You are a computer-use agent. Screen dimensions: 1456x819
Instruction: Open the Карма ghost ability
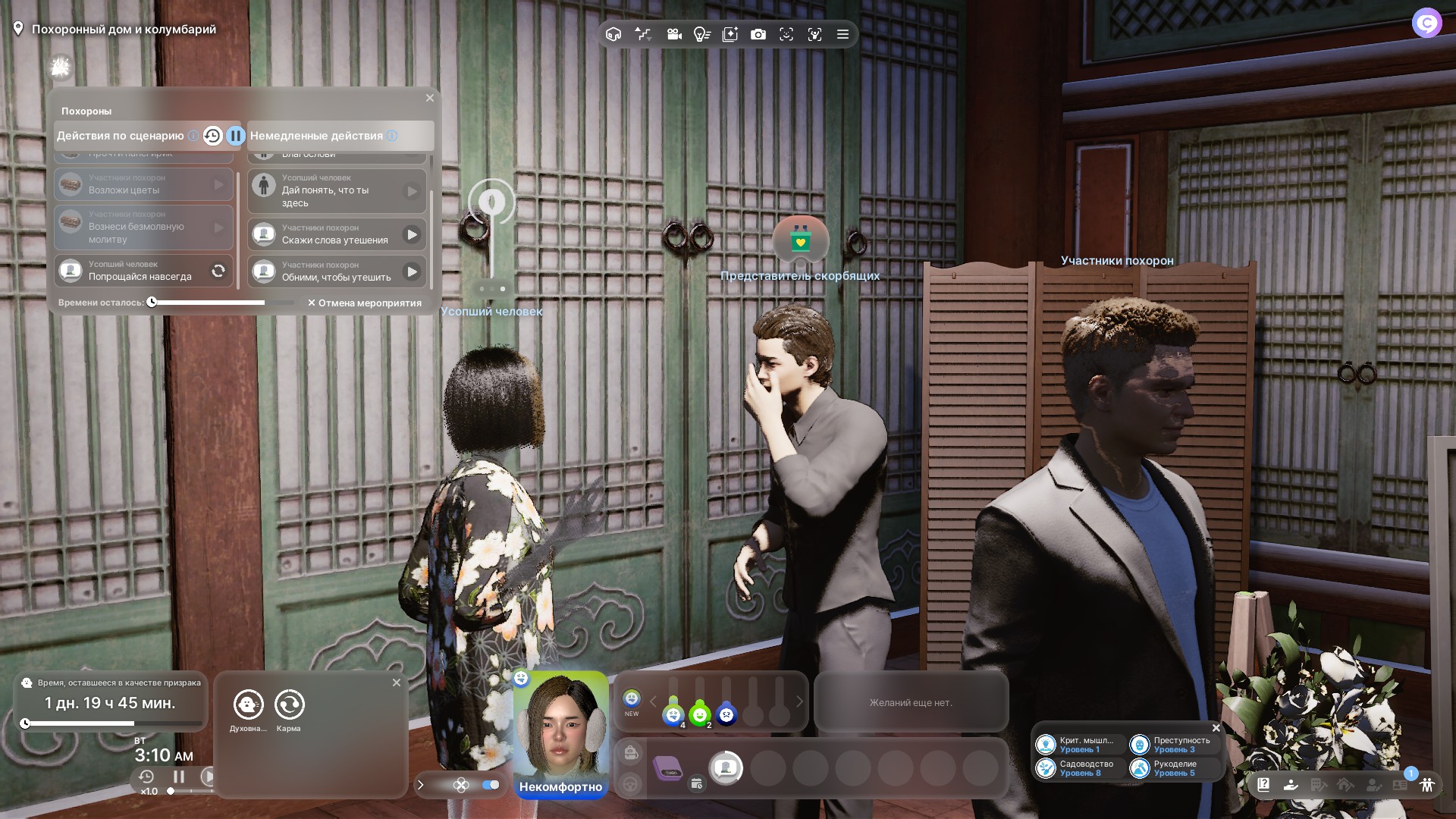[x=289, y=704]
